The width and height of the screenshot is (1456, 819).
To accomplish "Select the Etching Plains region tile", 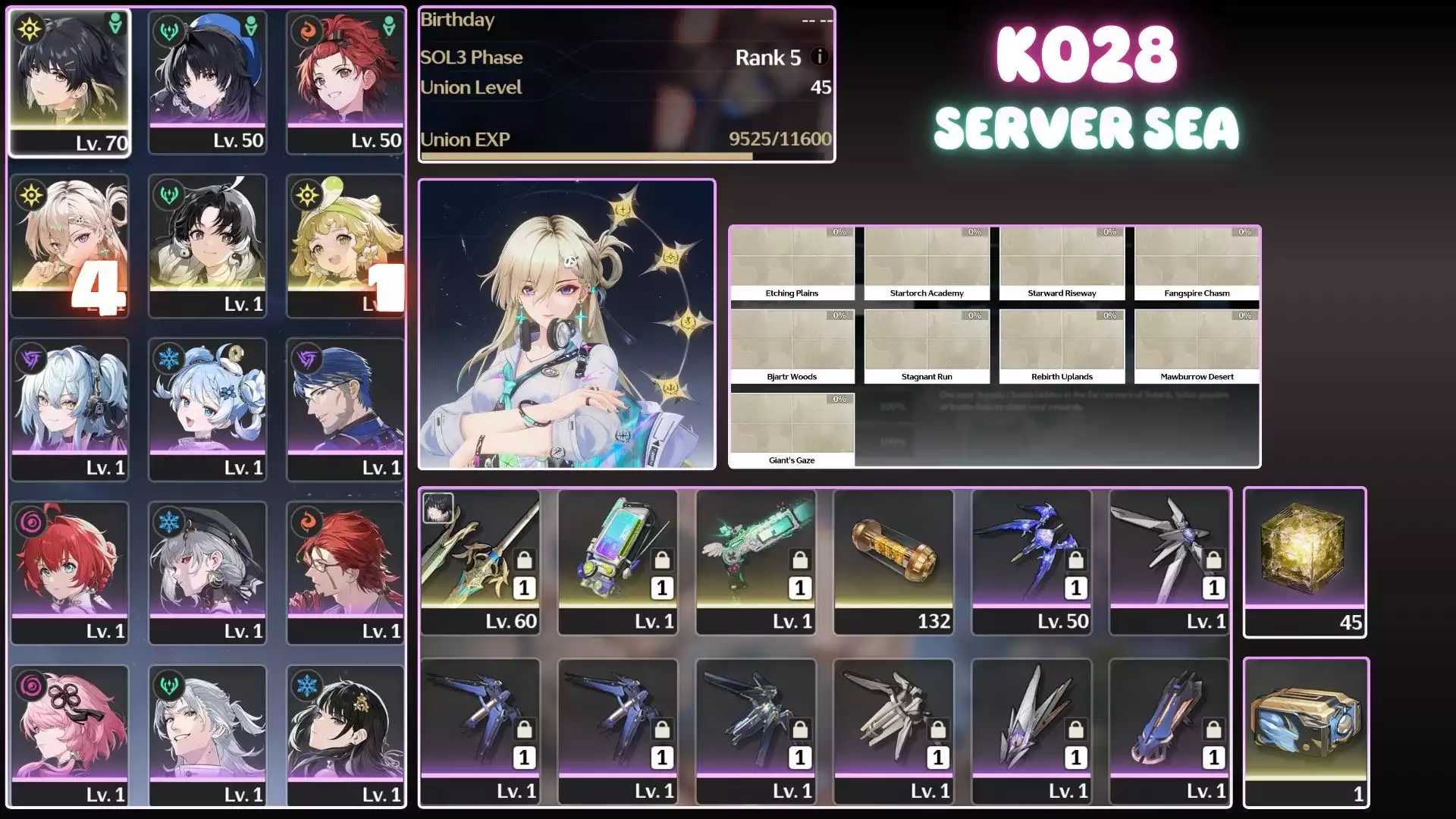I will coord(792,262).
